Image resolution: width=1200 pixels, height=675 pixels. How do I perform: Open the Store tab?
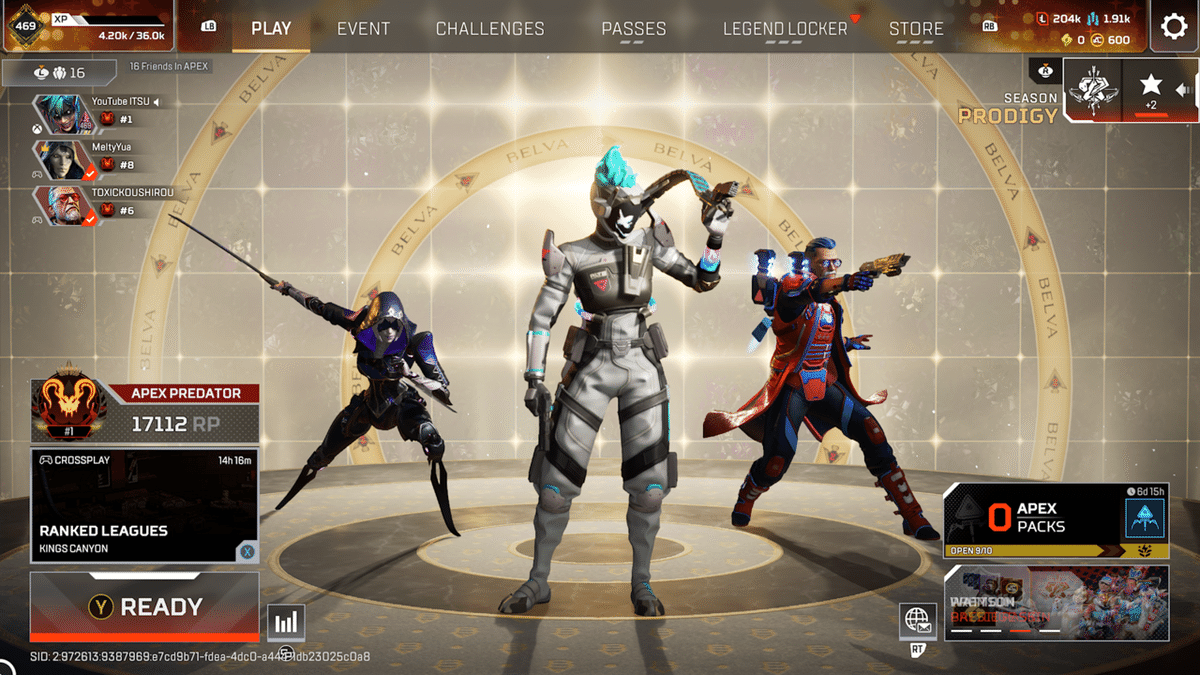point(916,28)
